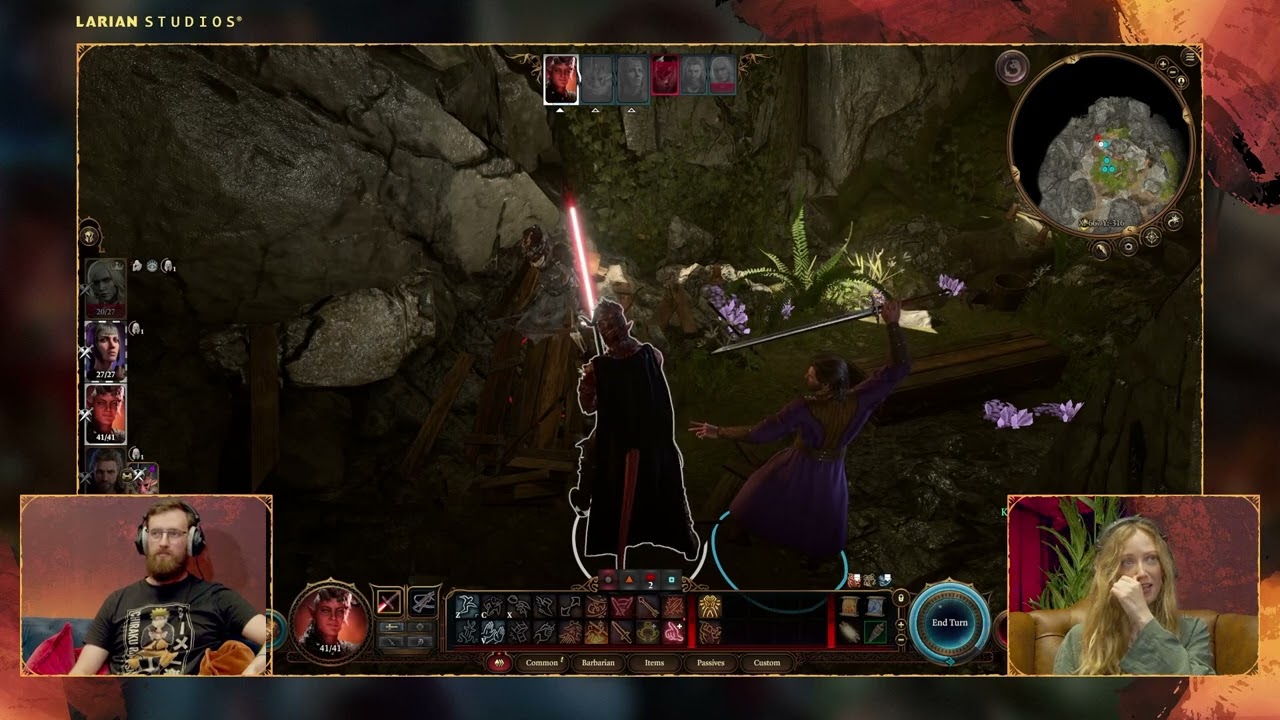1280x720 pixels.
Task: Select the pale-haired companion portrait showing 20/27
Action: [x=105, y=287]
